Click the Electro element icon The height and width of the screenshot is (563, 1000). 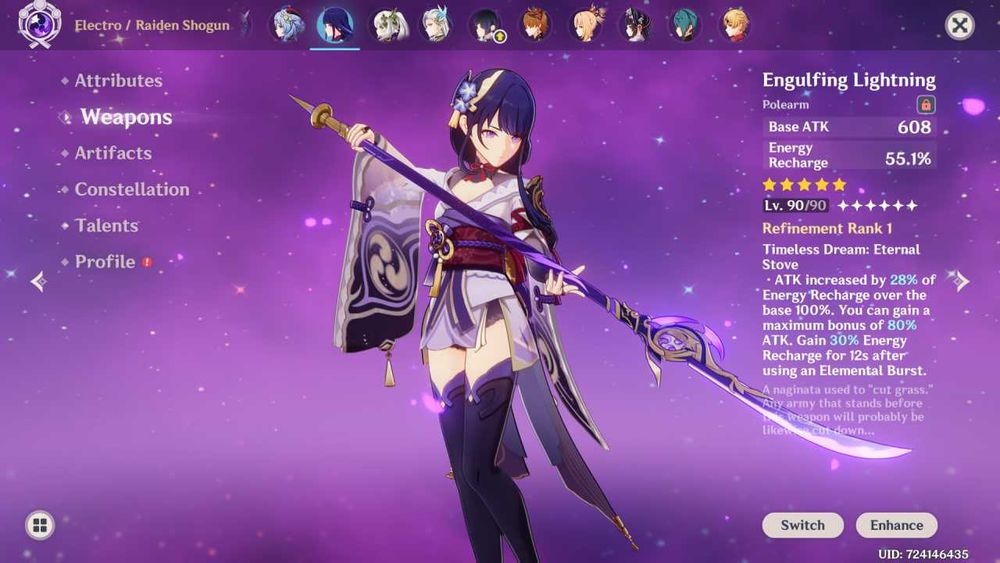point(40,25)
